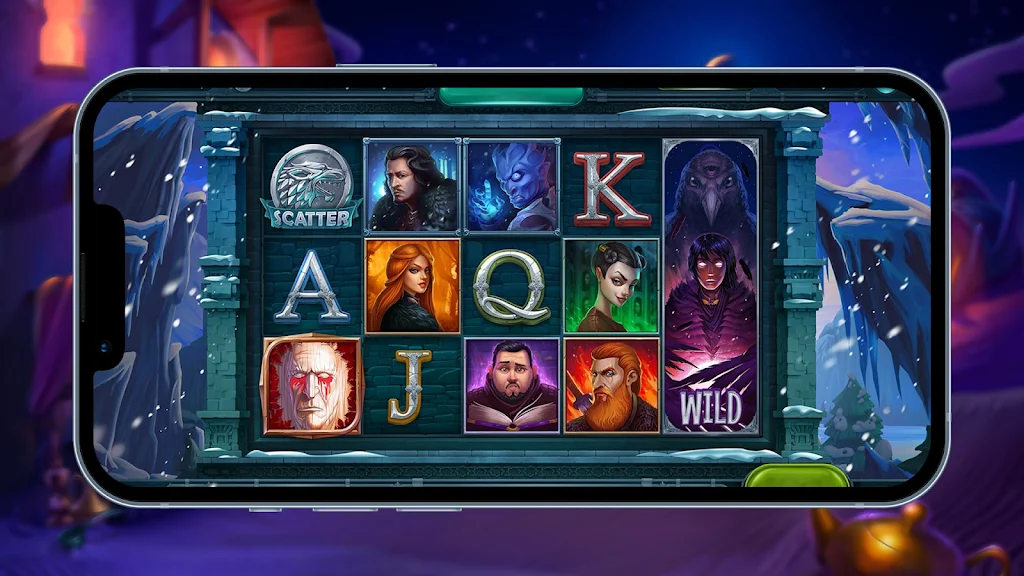Choose the green-background woman portrait tile
The height and width of the screenshot is (576, 1024).
(x=611, y=286)
